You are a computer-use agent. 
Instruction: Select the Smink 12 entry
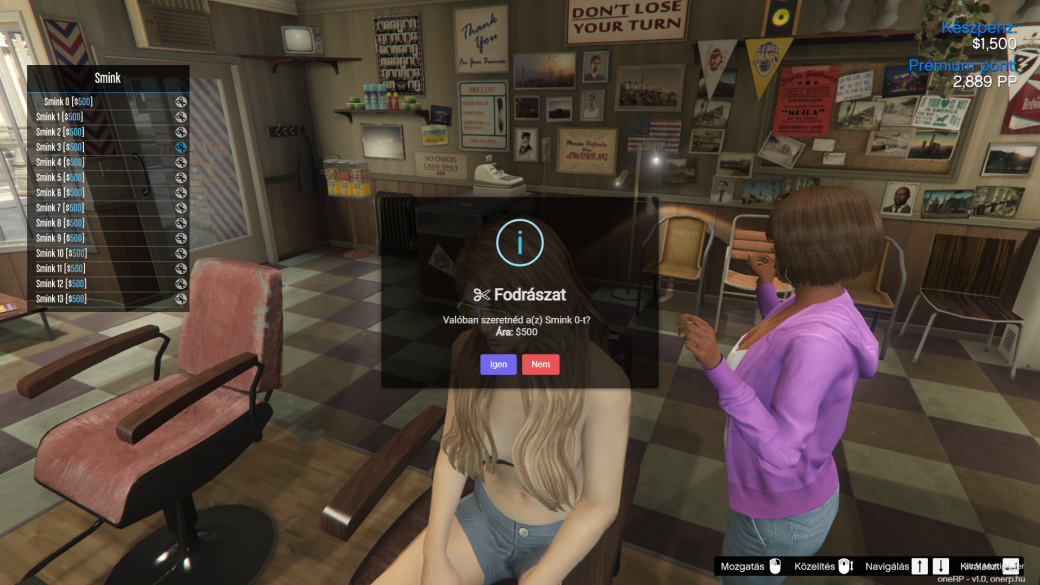point(108,283)
